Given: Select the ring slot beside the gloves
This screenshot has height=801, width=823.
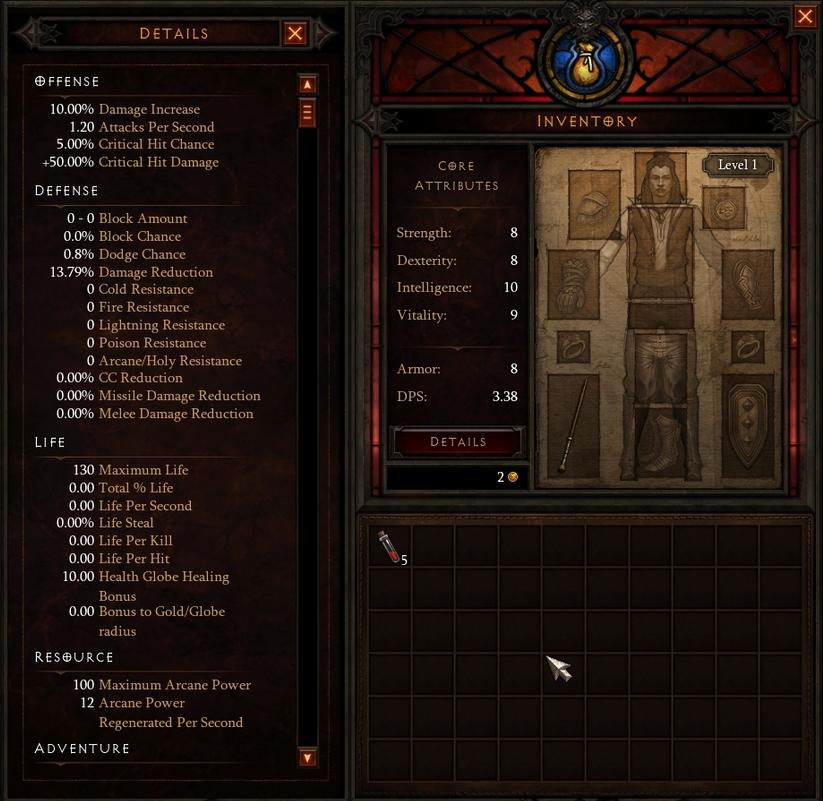Looking at the screenshot, I should pos(573,347).
